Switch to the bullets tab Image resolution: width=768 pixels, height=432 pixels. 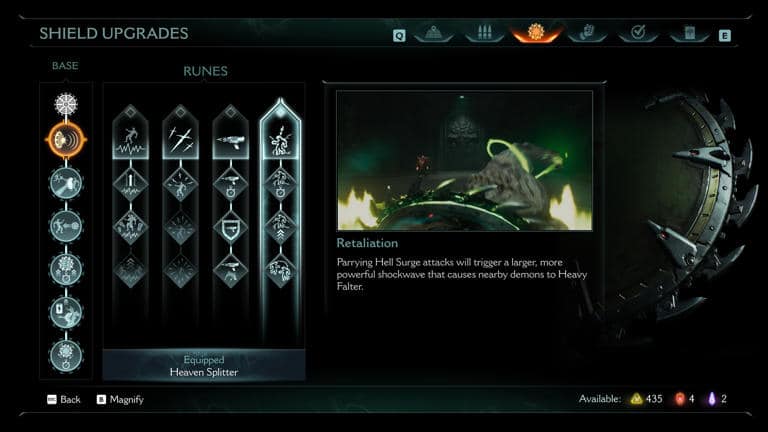[485, 33]
